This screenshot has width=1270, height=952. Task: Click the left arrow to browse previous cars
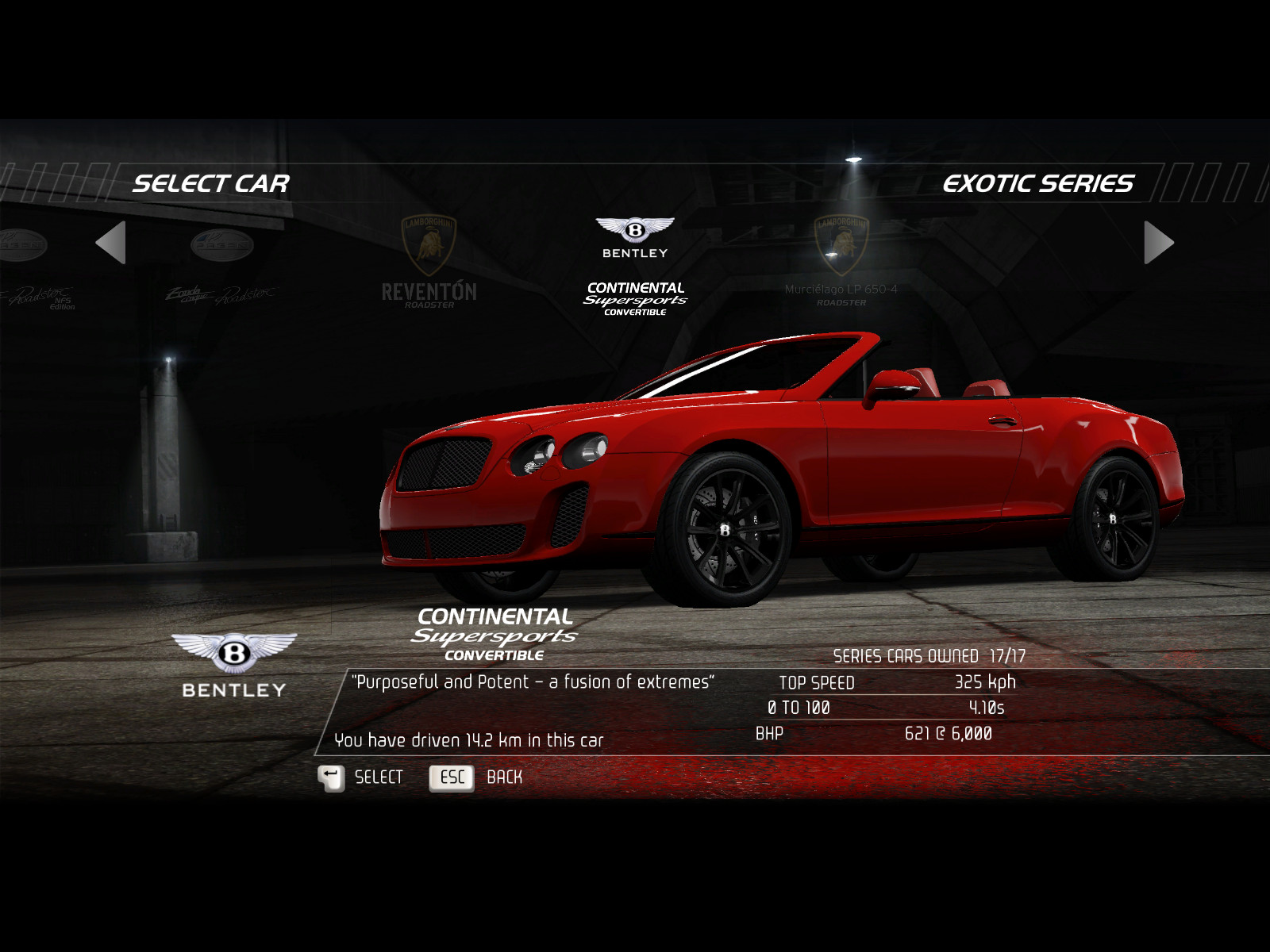tap(112, 243)
